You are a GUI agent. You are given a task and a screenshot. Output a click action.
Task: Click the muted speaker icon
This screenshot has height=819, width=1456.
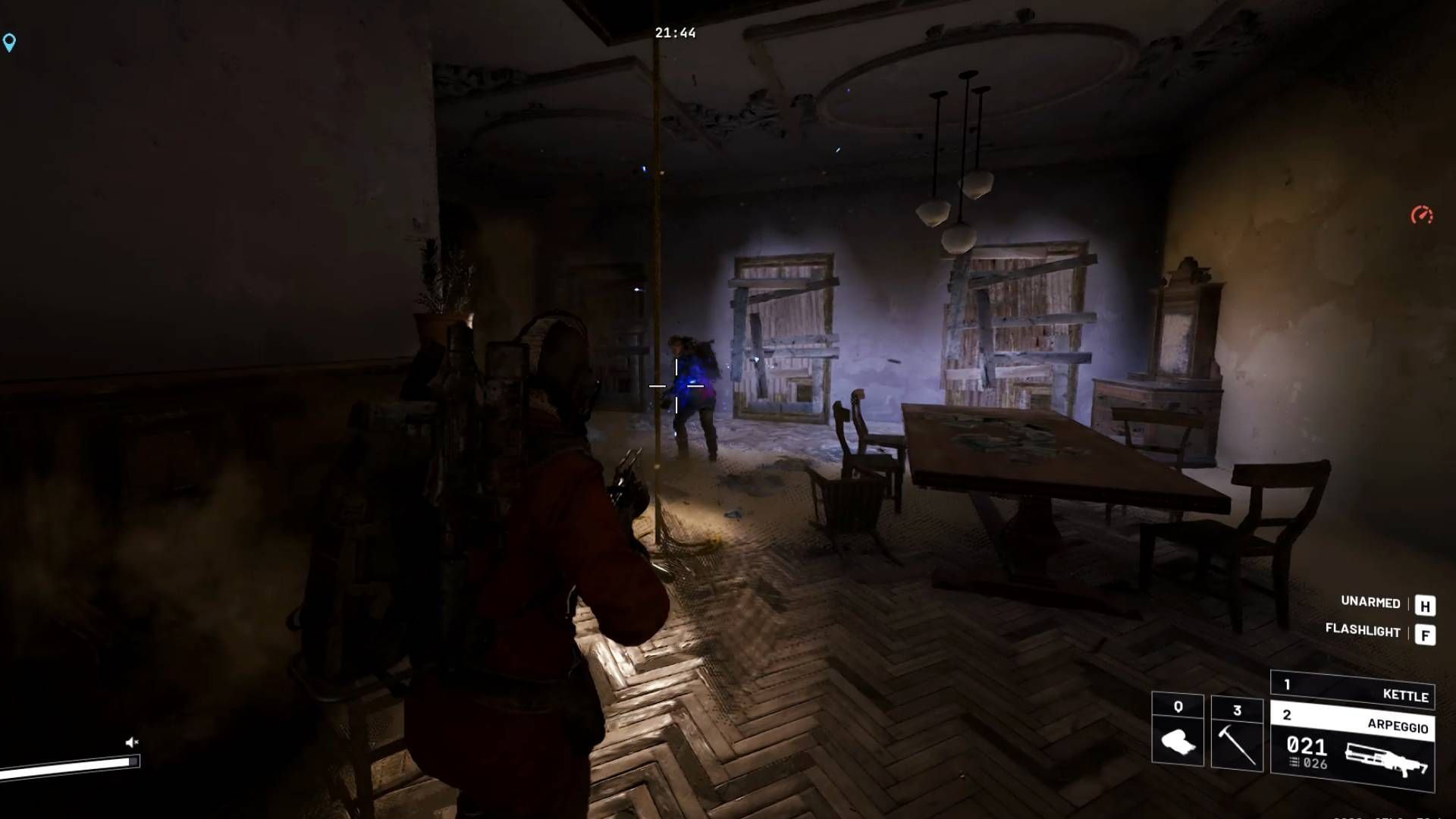pyautogui.click(x=132, y=742)
